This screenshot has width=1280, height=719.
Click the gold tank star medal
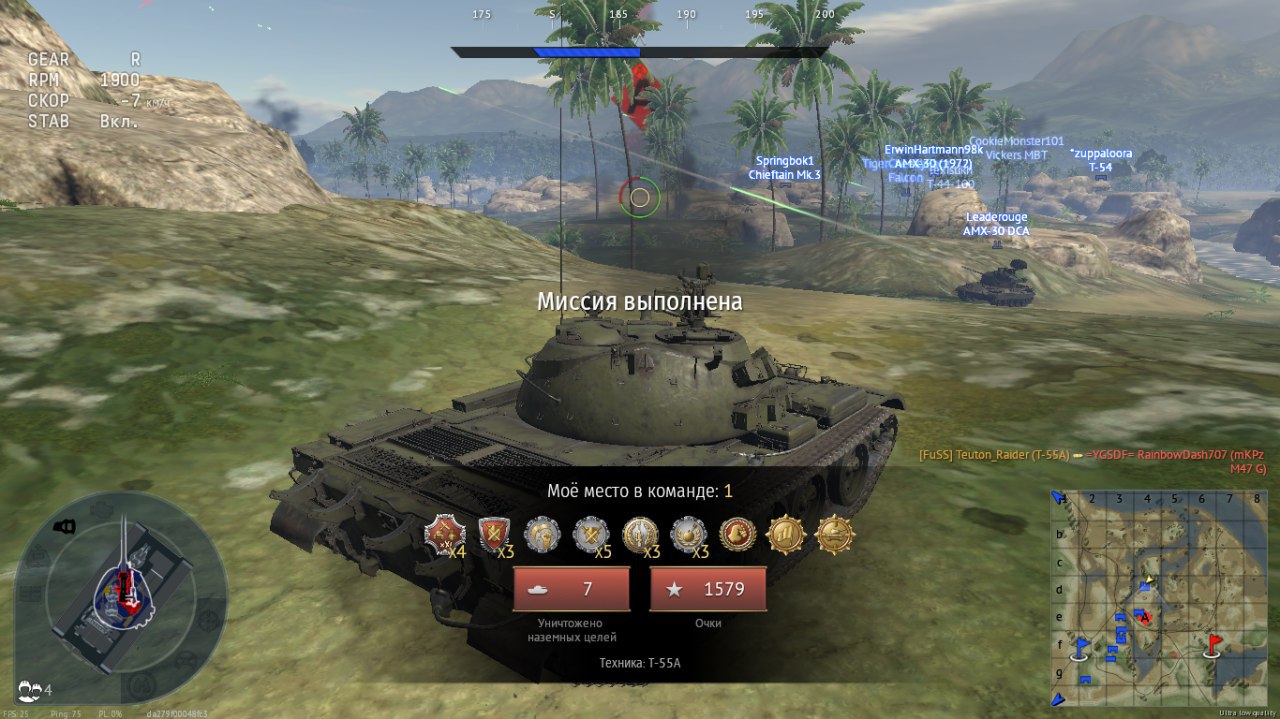[x=834, y=535]
